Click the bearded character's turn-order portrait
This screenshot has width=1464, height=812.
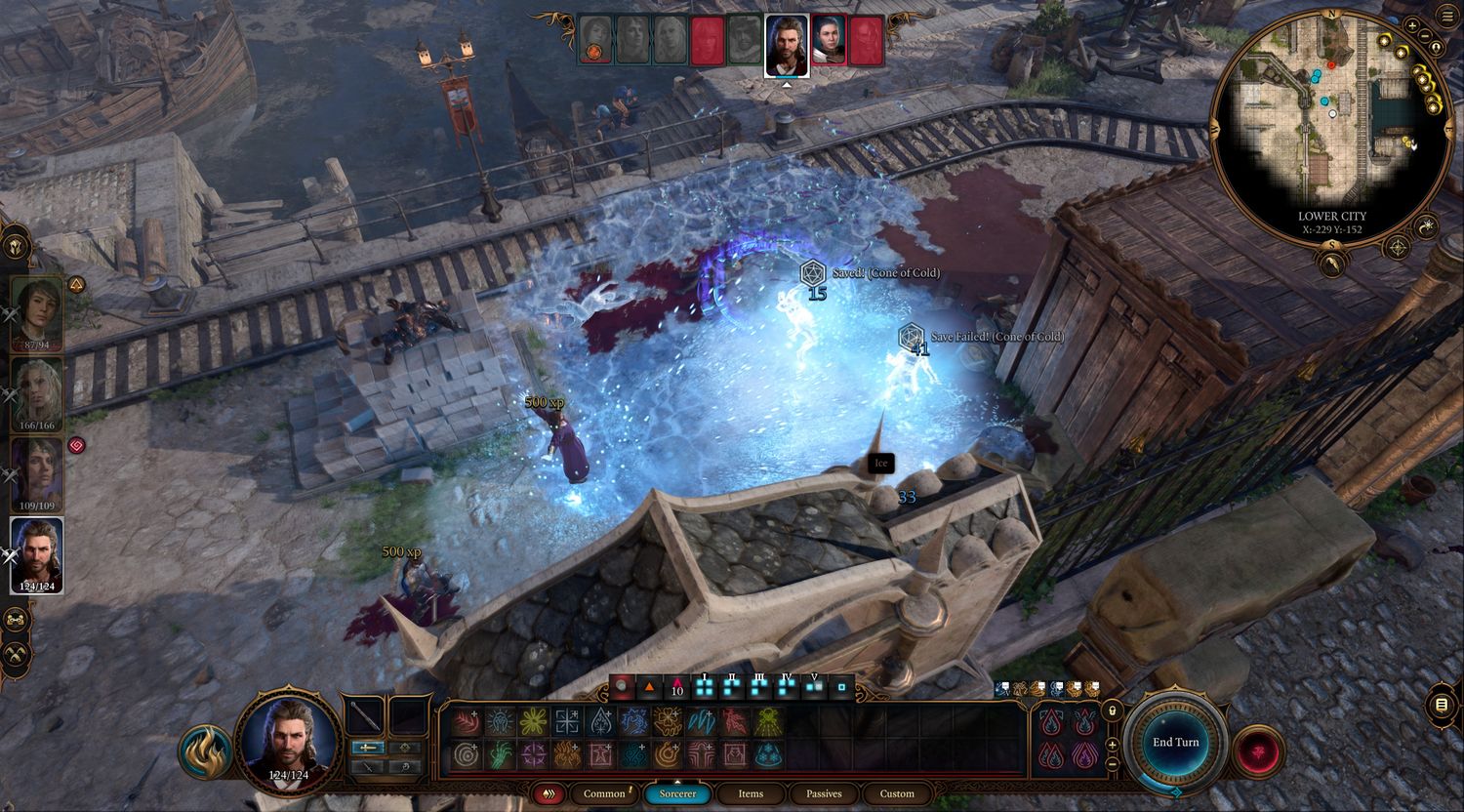pyautogui.click(x=787, y=44)
